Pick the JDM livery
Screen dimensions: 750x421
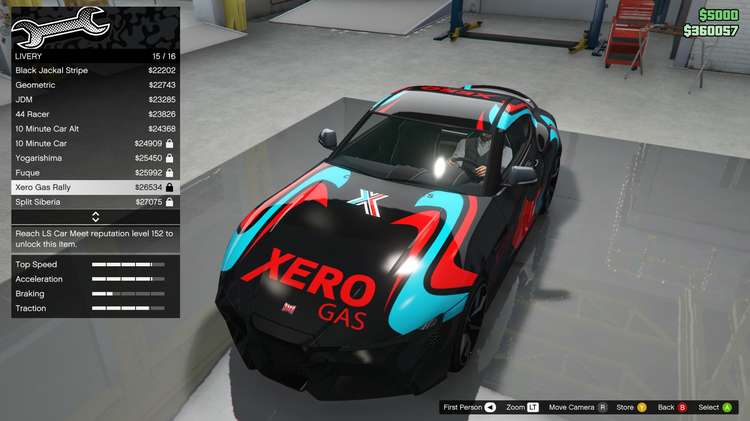[95, 99]
